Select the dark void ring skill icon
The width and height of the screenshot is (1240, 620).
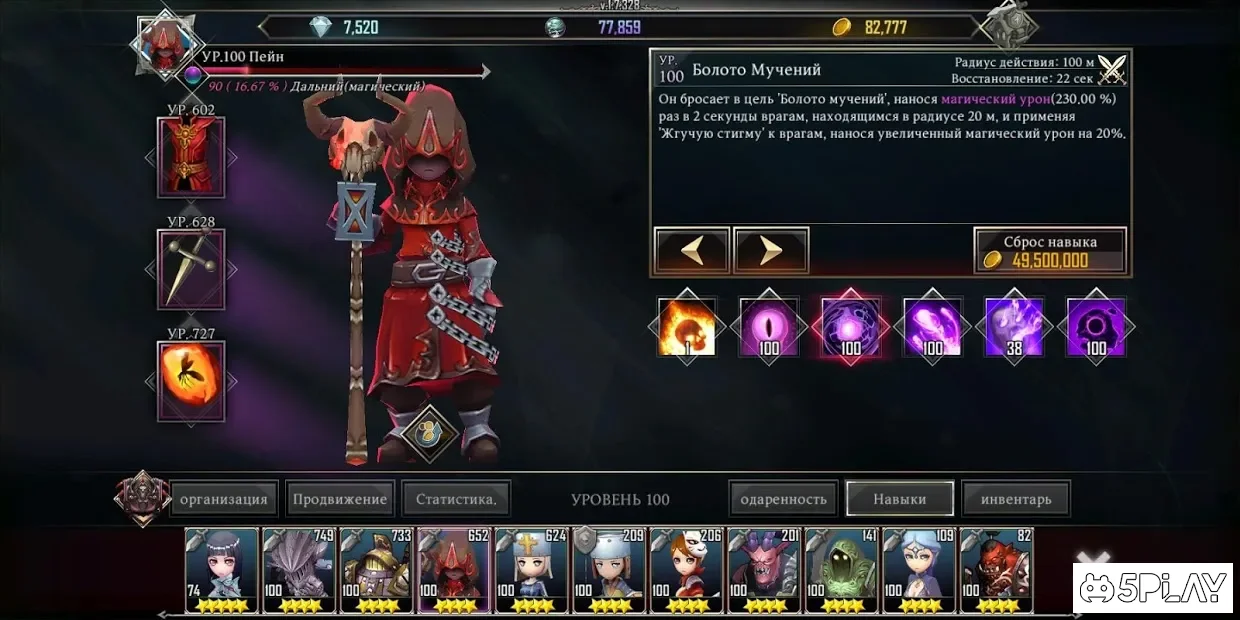[1097, 327]
